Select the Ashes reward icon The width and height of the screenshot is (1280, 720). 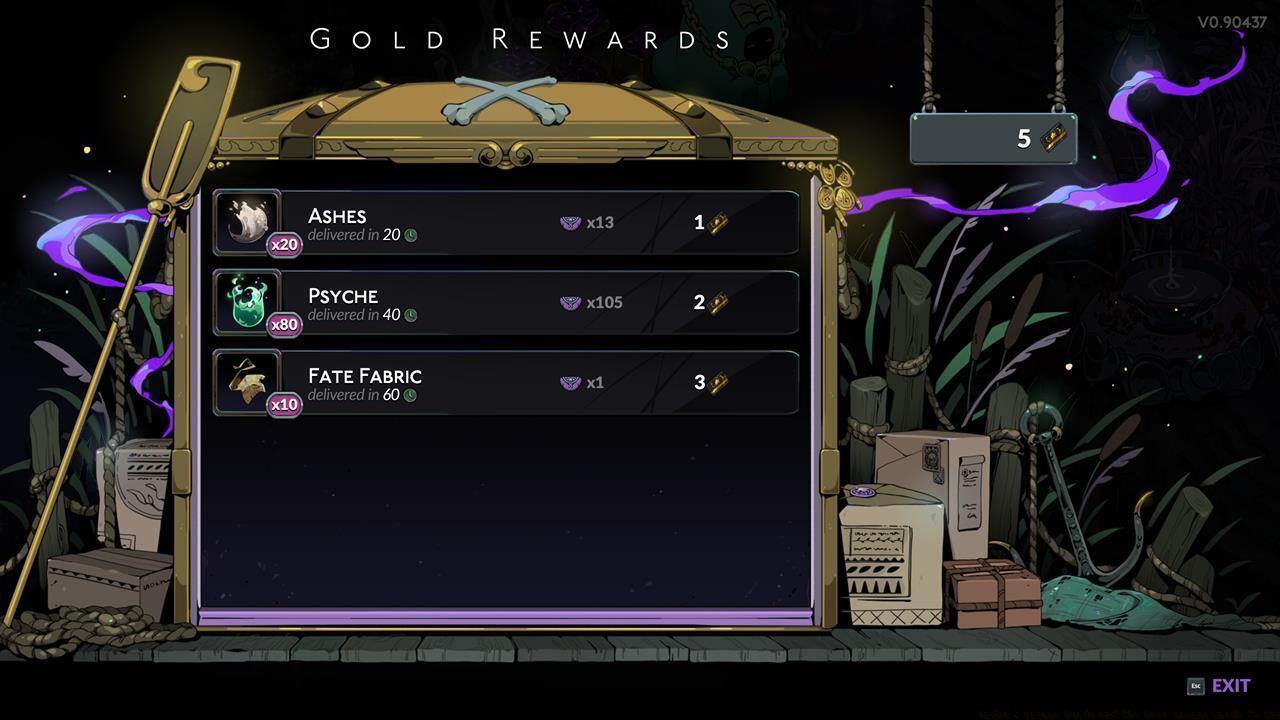click(245, 218)
